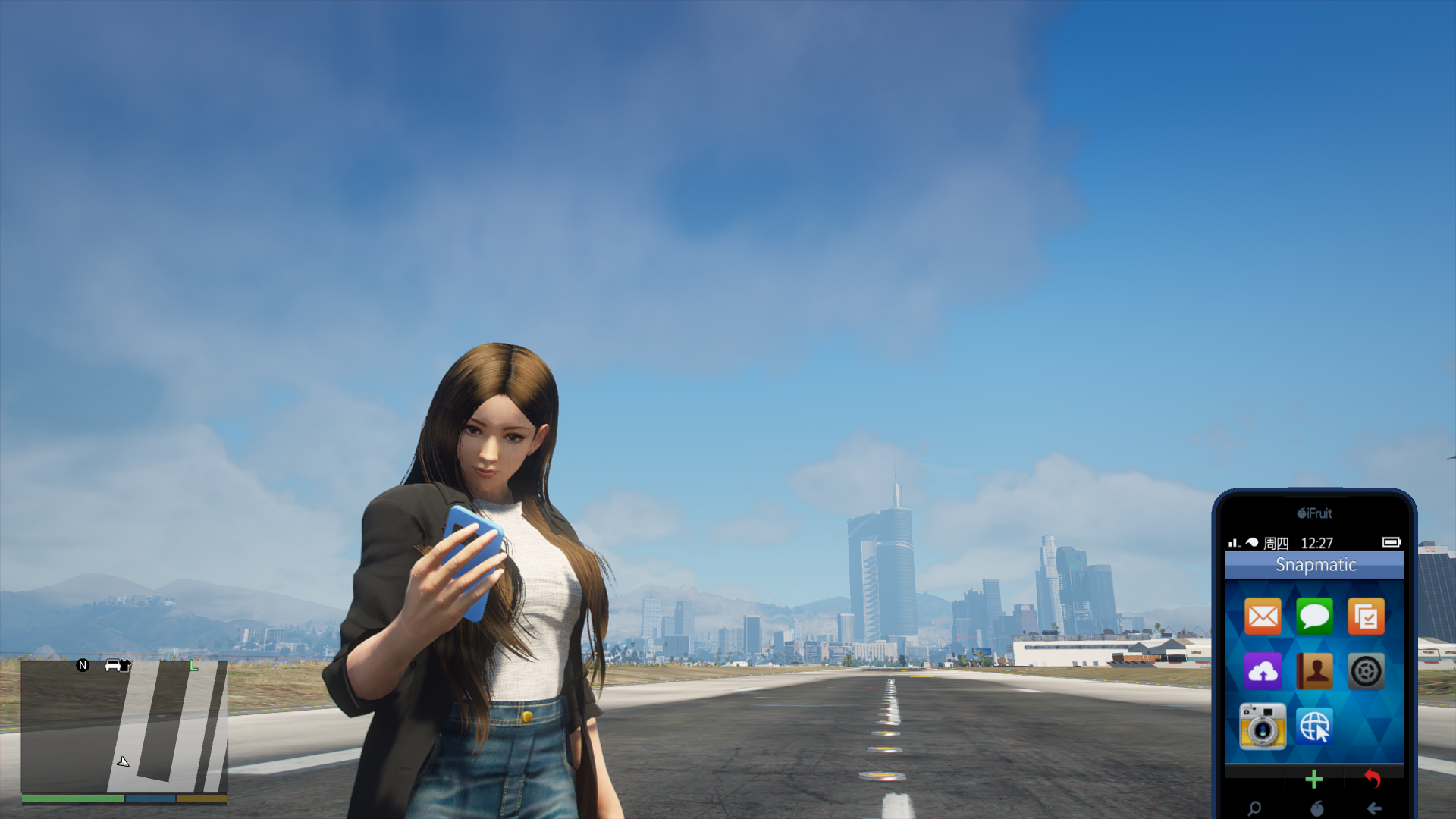Screen dimensions: 1456x819
Task: Open the Messages app
Action: tap(1314, 616)
